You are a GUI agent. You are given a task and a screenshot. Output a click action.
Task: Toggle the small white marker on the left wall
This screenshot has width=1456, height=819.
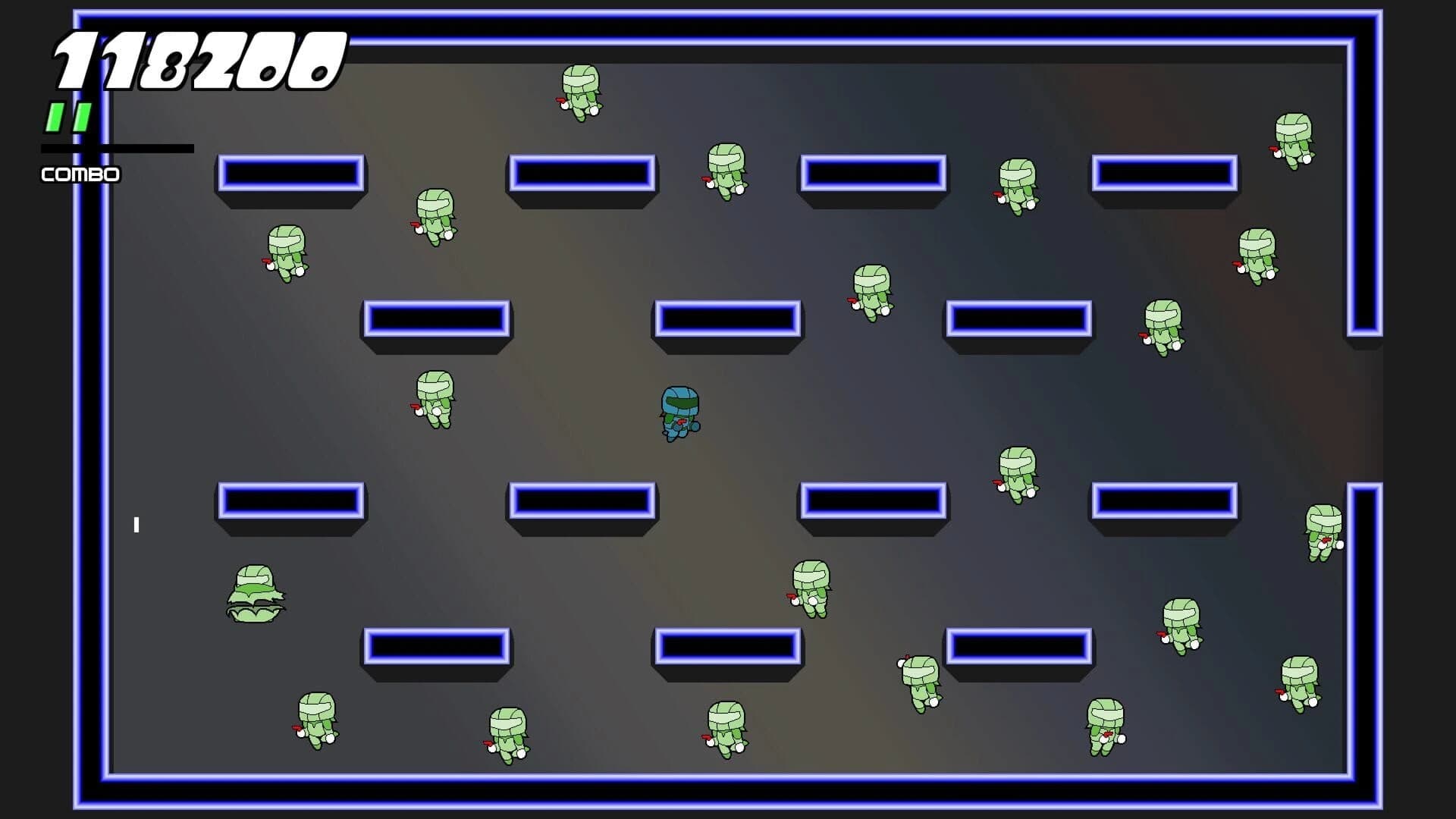pos(137,523)
